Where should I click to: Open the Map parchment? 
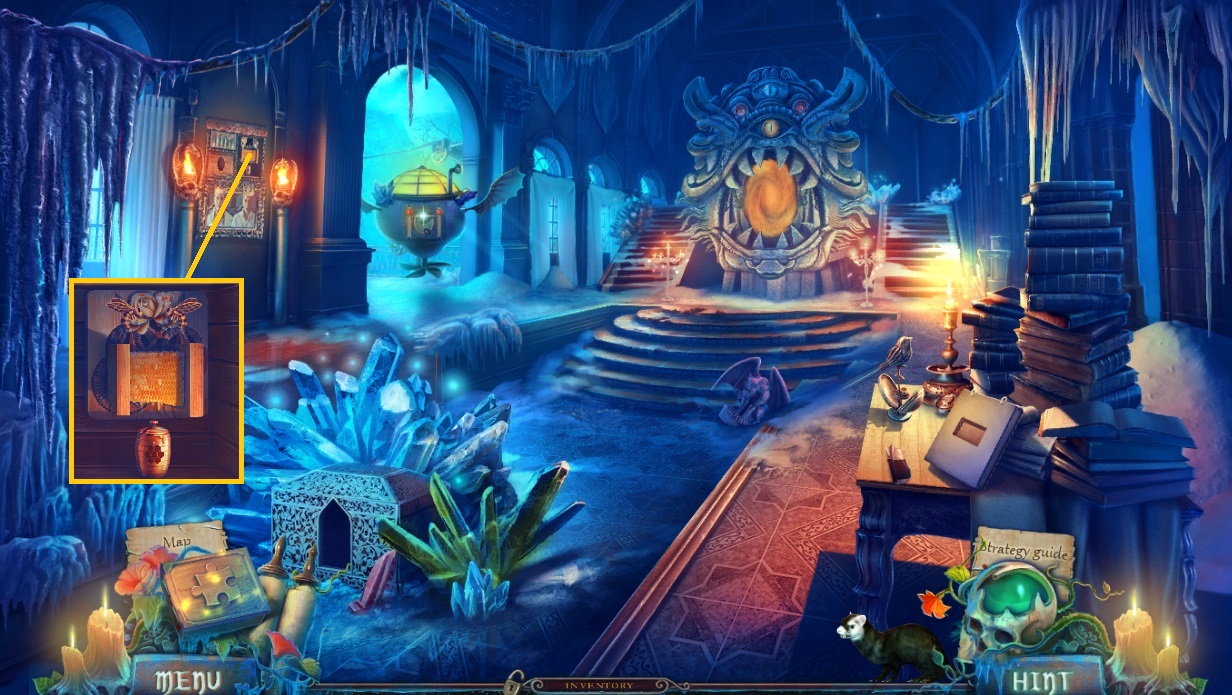[176, 542]
